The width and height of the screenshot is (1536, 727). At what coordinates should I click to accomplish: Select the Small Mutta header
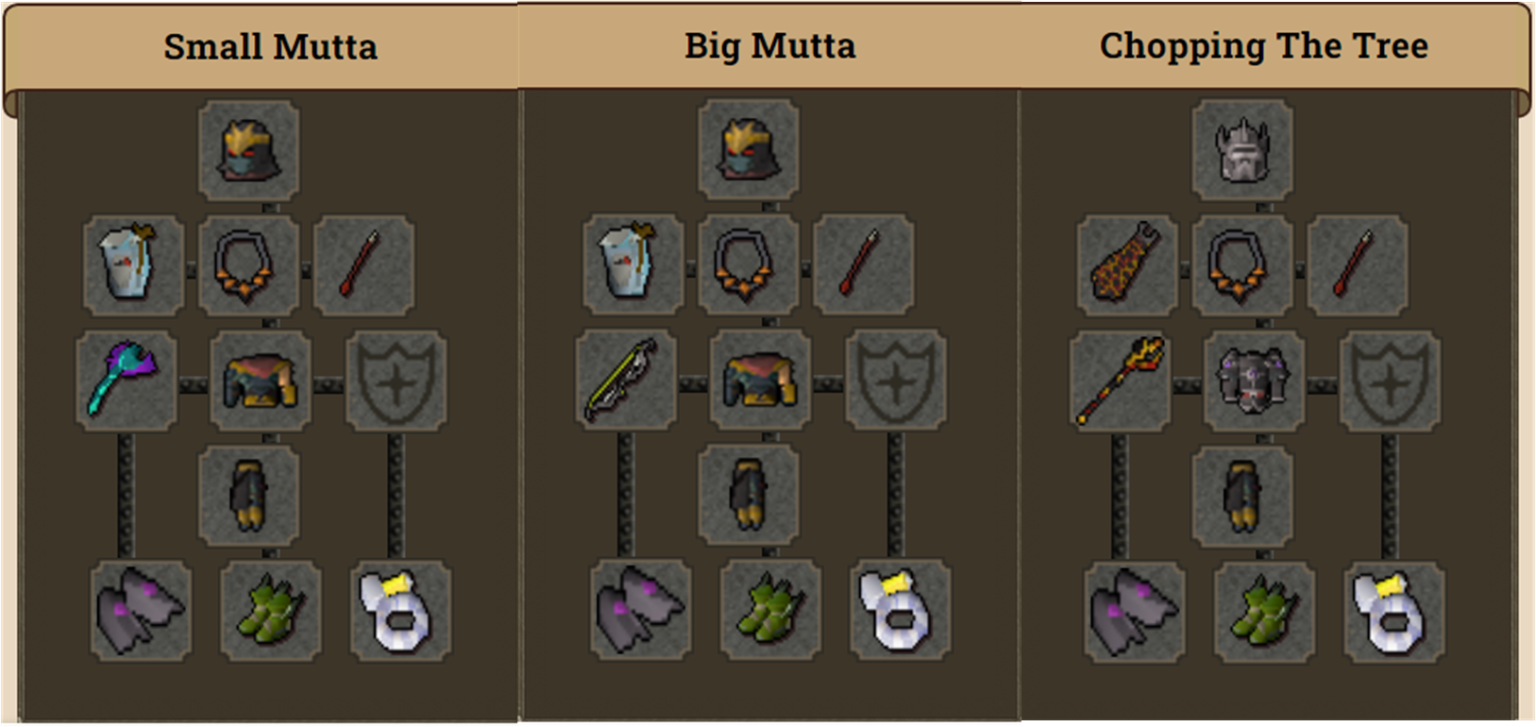click(x=270, y=45)
